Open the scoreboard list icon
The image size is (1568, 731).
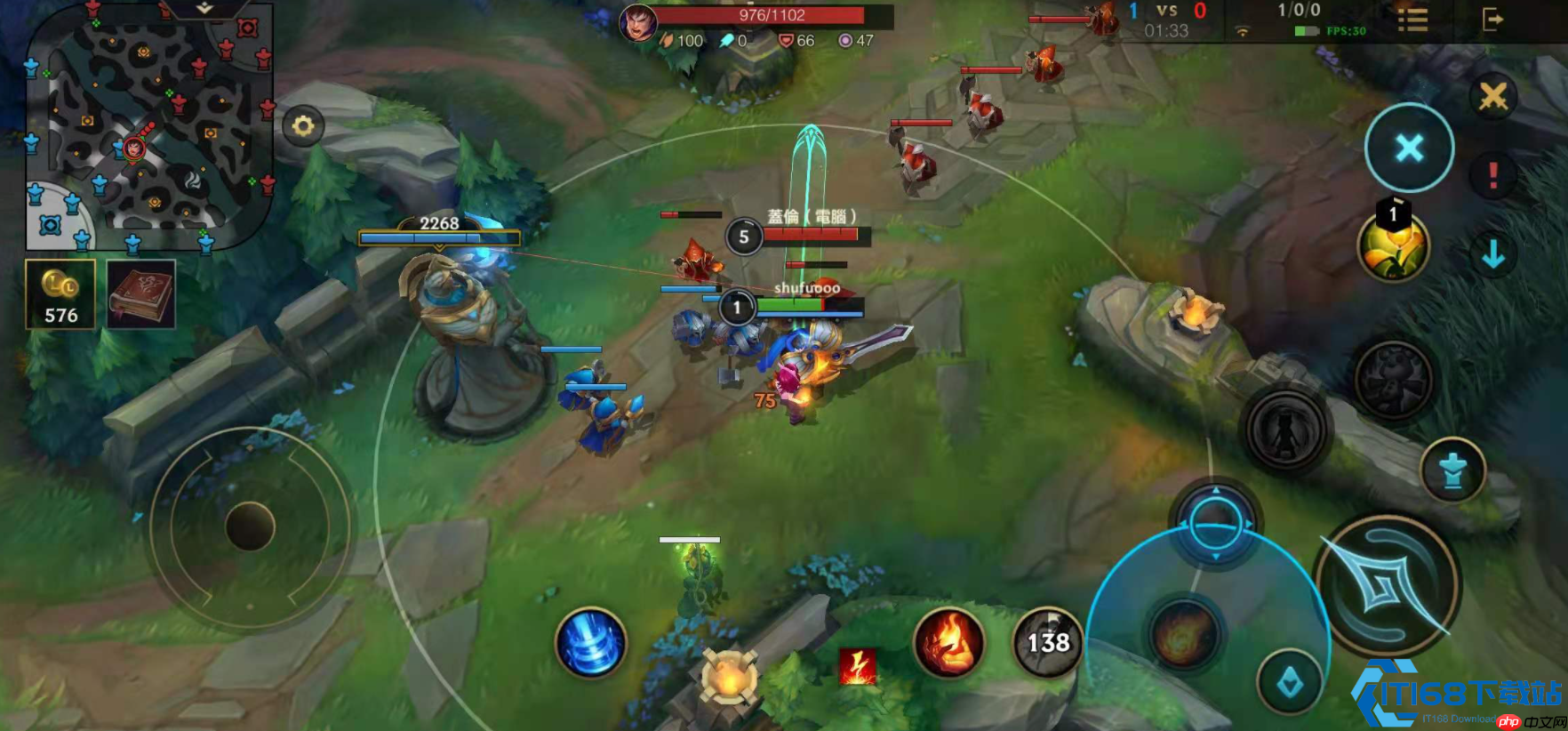pos(1412,20)
